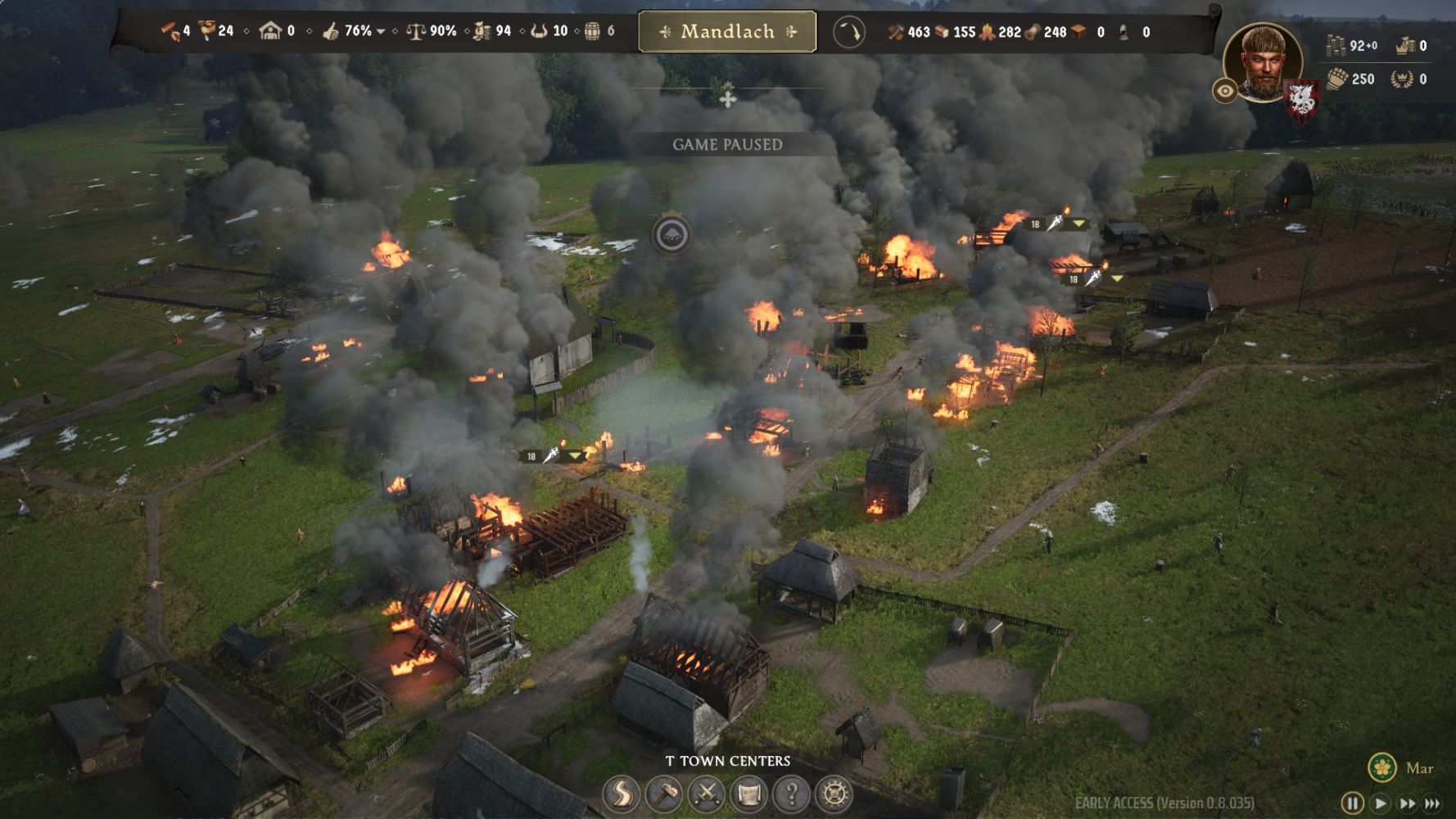Set game speed to triple fast-forward
Screen dimensions: 1456x819
(x=1433, y=803)
